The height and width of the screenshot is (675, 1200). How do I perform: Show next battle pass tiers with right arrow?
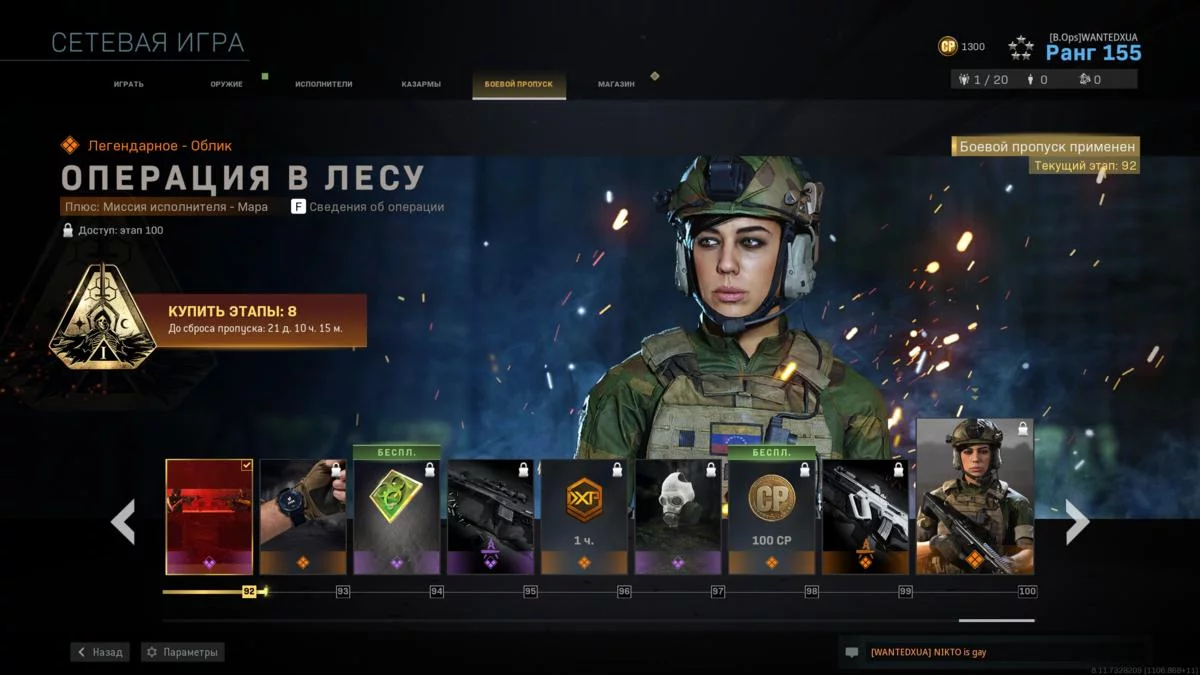click(1076, 521)
